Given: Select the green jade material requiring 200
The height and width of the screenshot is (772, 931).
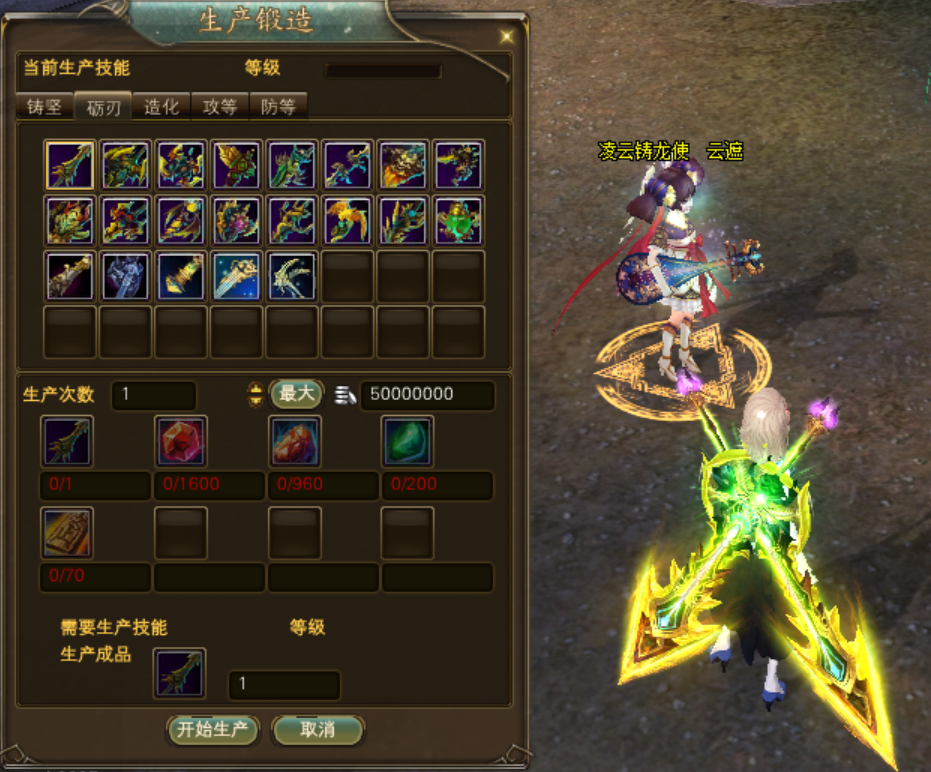Looking at the screenshot, I should [408, 441].
